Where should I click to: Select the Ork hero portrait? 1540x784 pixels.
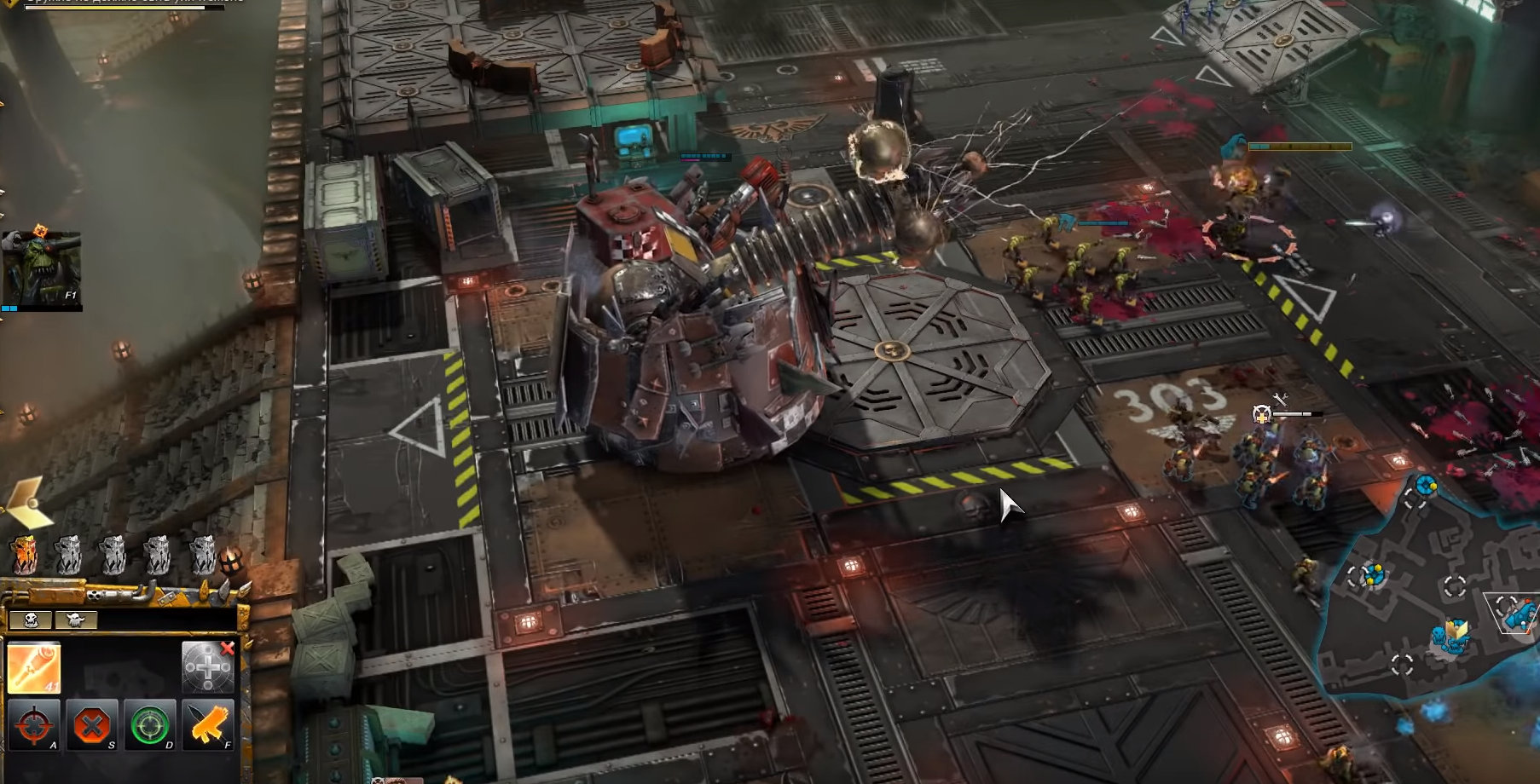coord(41,268)
